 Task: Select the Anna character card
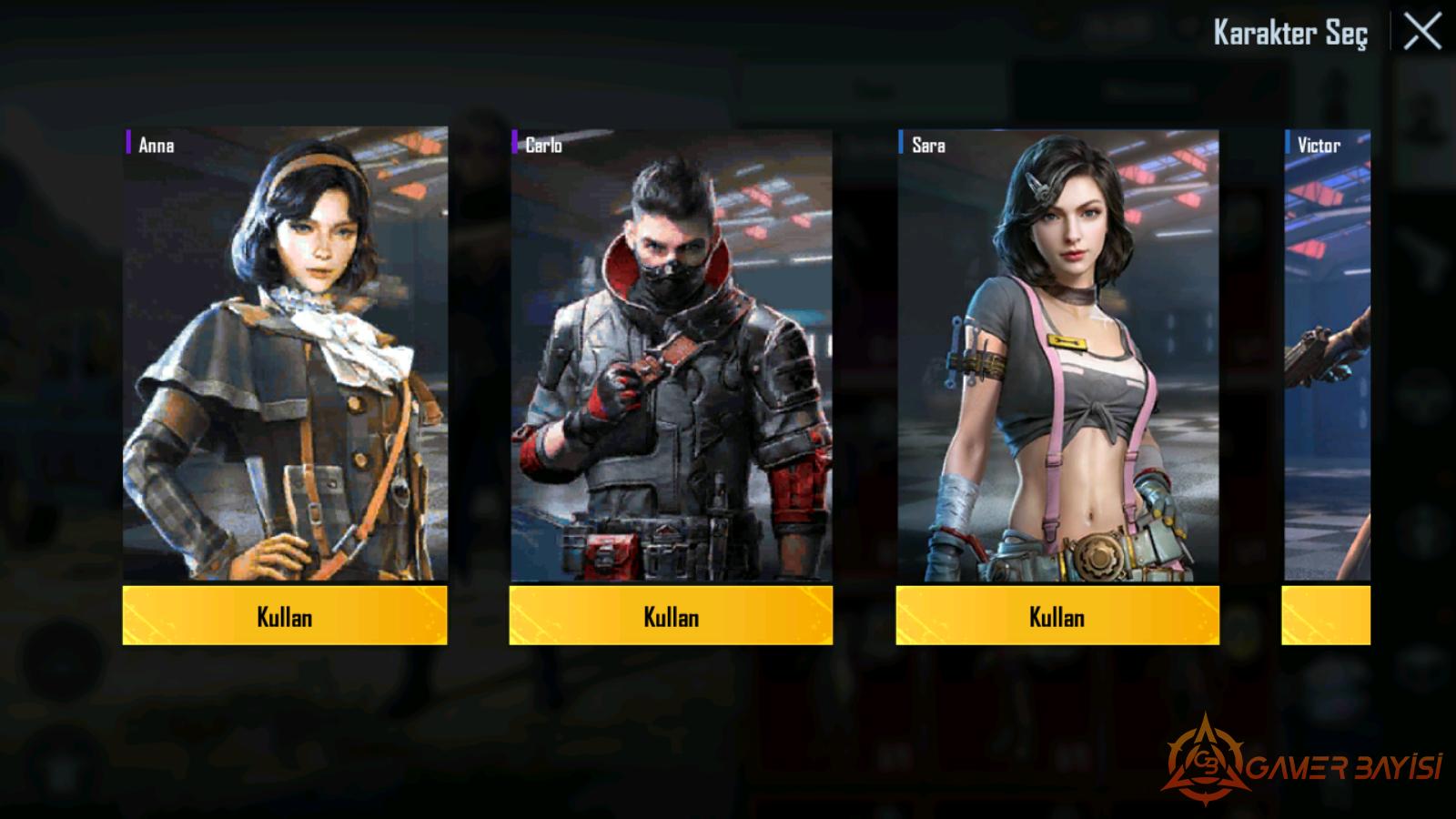(285, 355)
